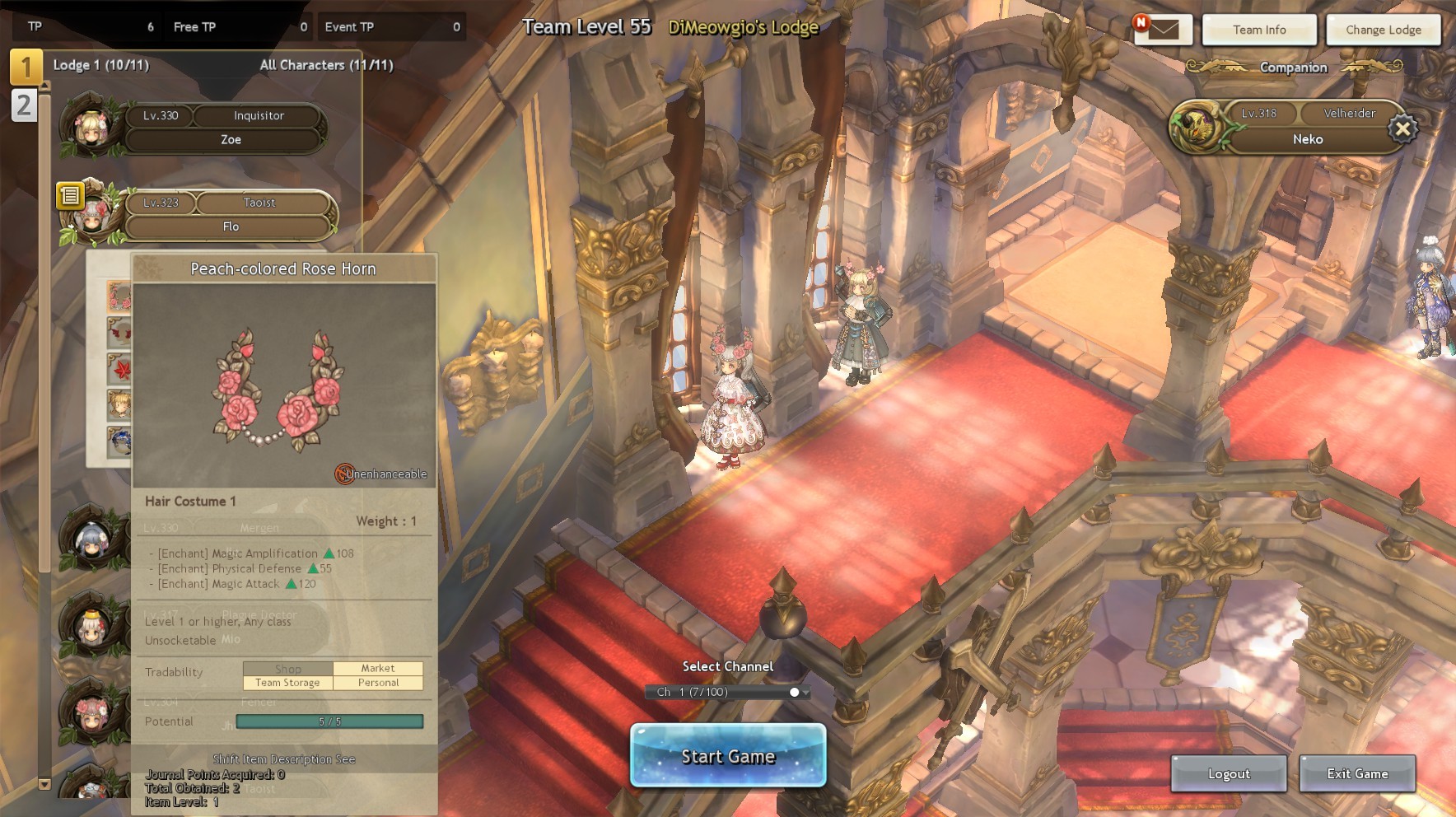Start the game with selected character
Screen dimensions: 1456x817
[x=728, y=755]
